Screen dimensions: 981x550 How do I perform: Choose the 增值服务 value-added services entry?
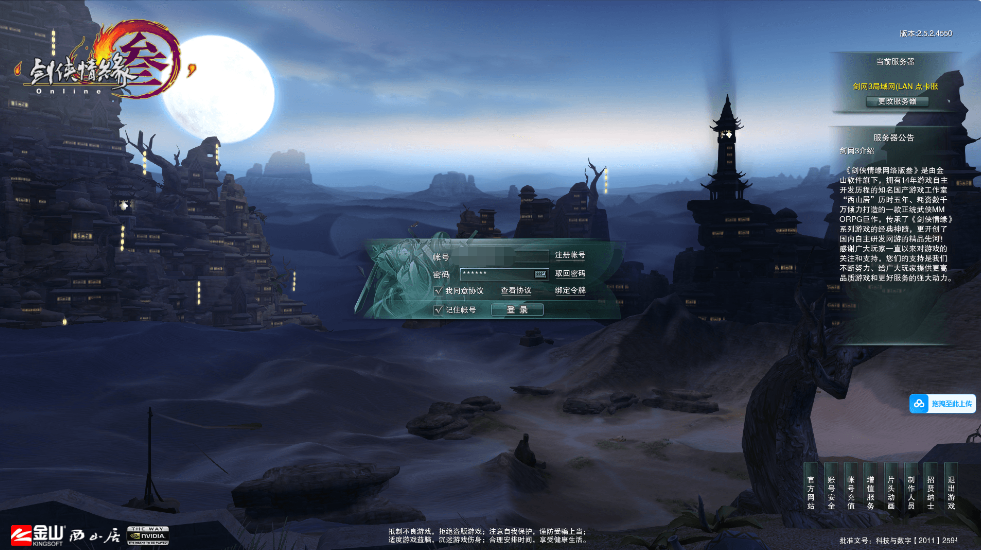[871, 492]
